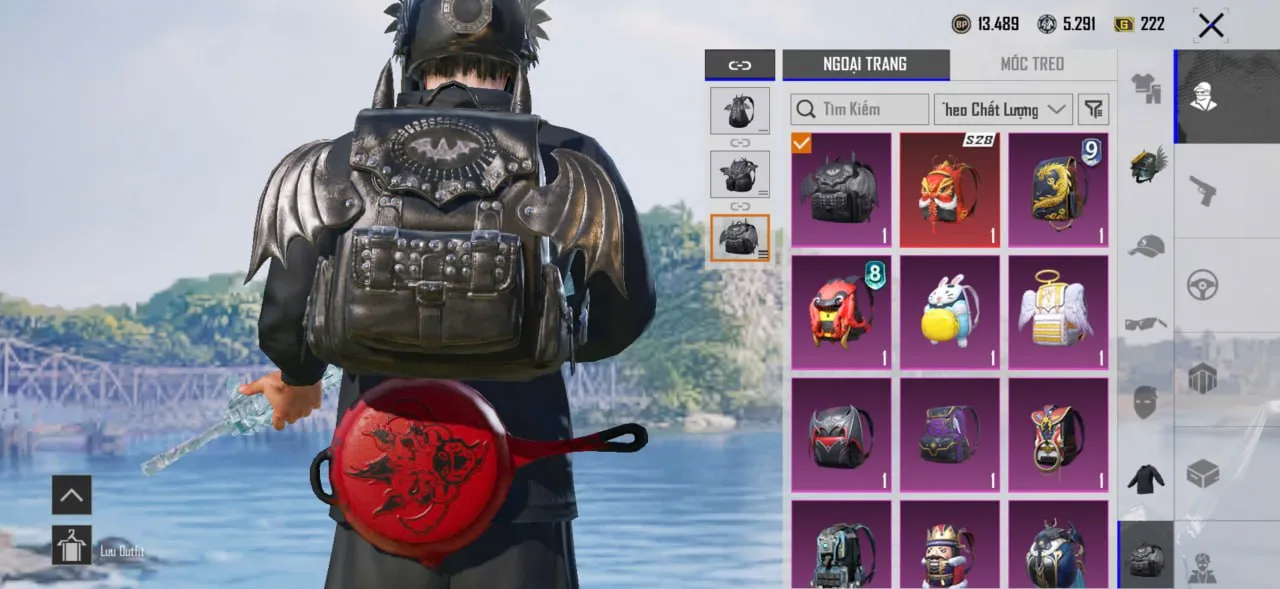Open the Theo Chất Lượng sort dropdown

(x=1003, y=109)
